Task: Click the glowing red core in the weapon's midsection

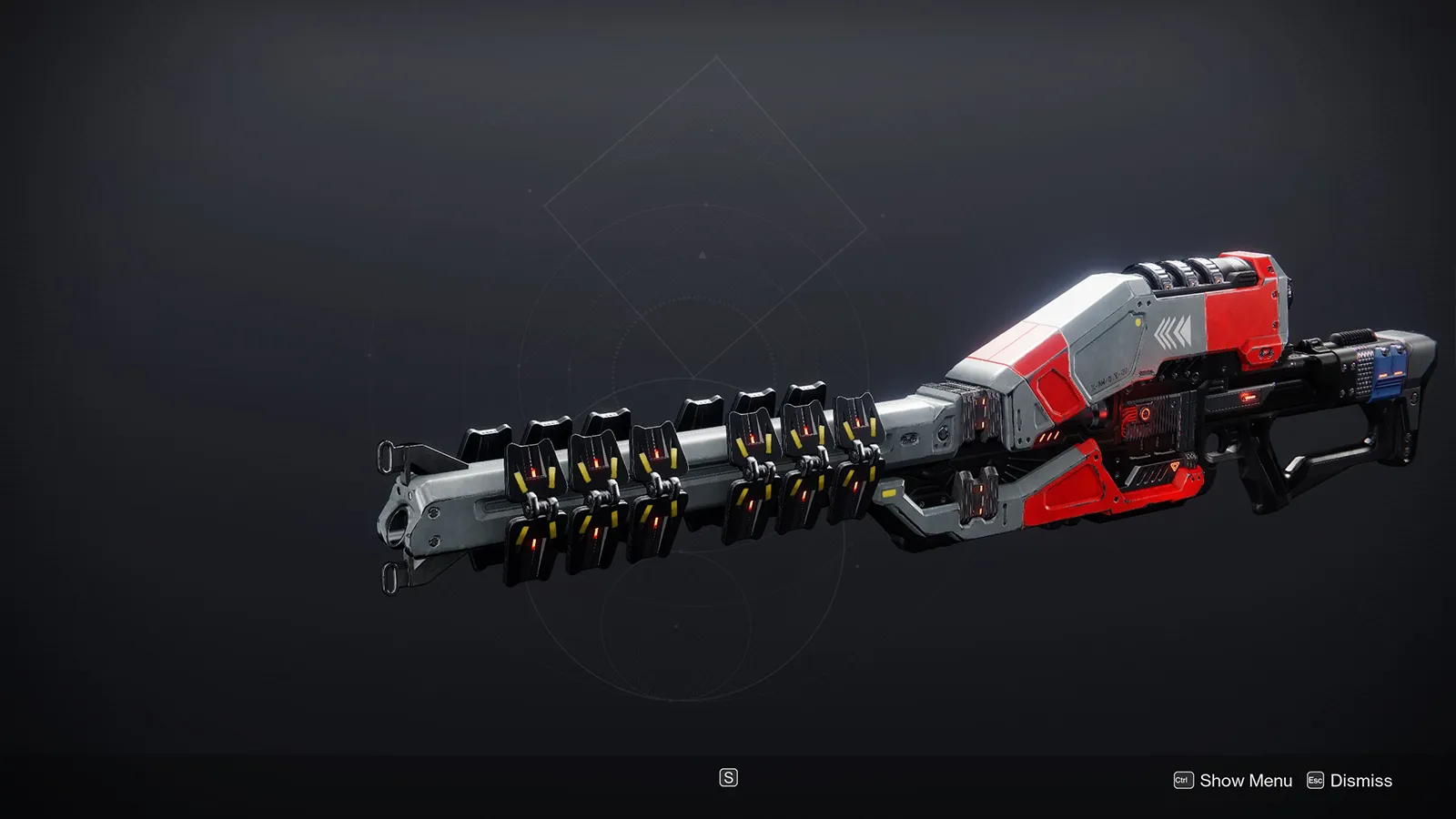Action: [1145, 414]
